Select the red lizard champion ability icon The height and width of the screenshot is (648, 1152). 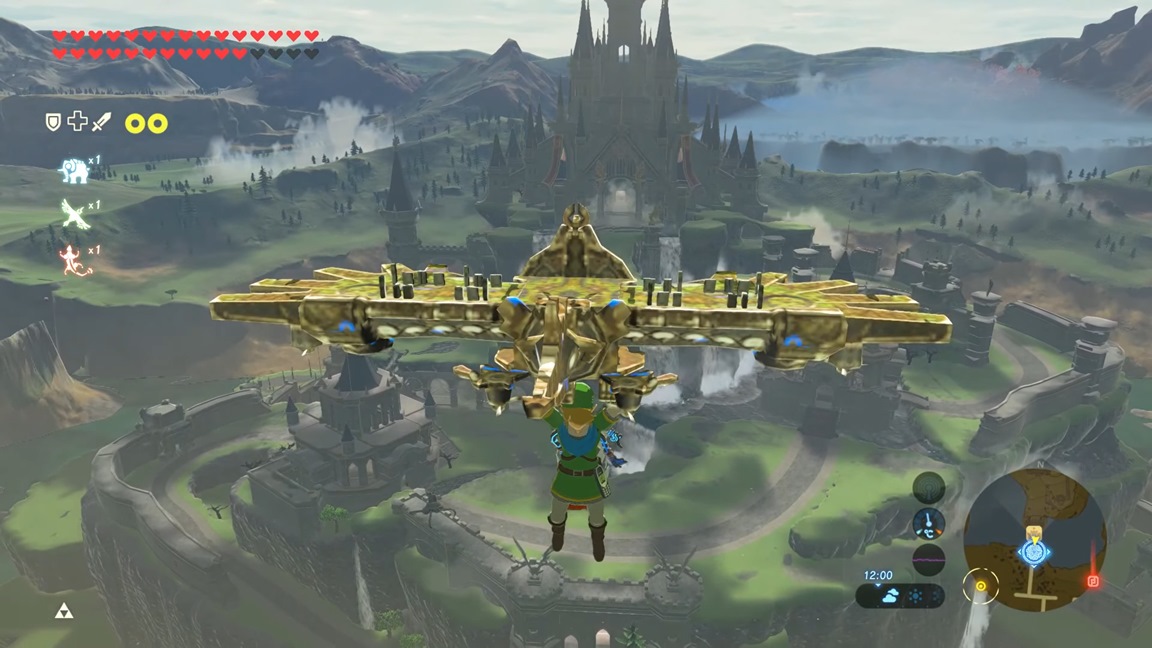[x=74, y=260]
